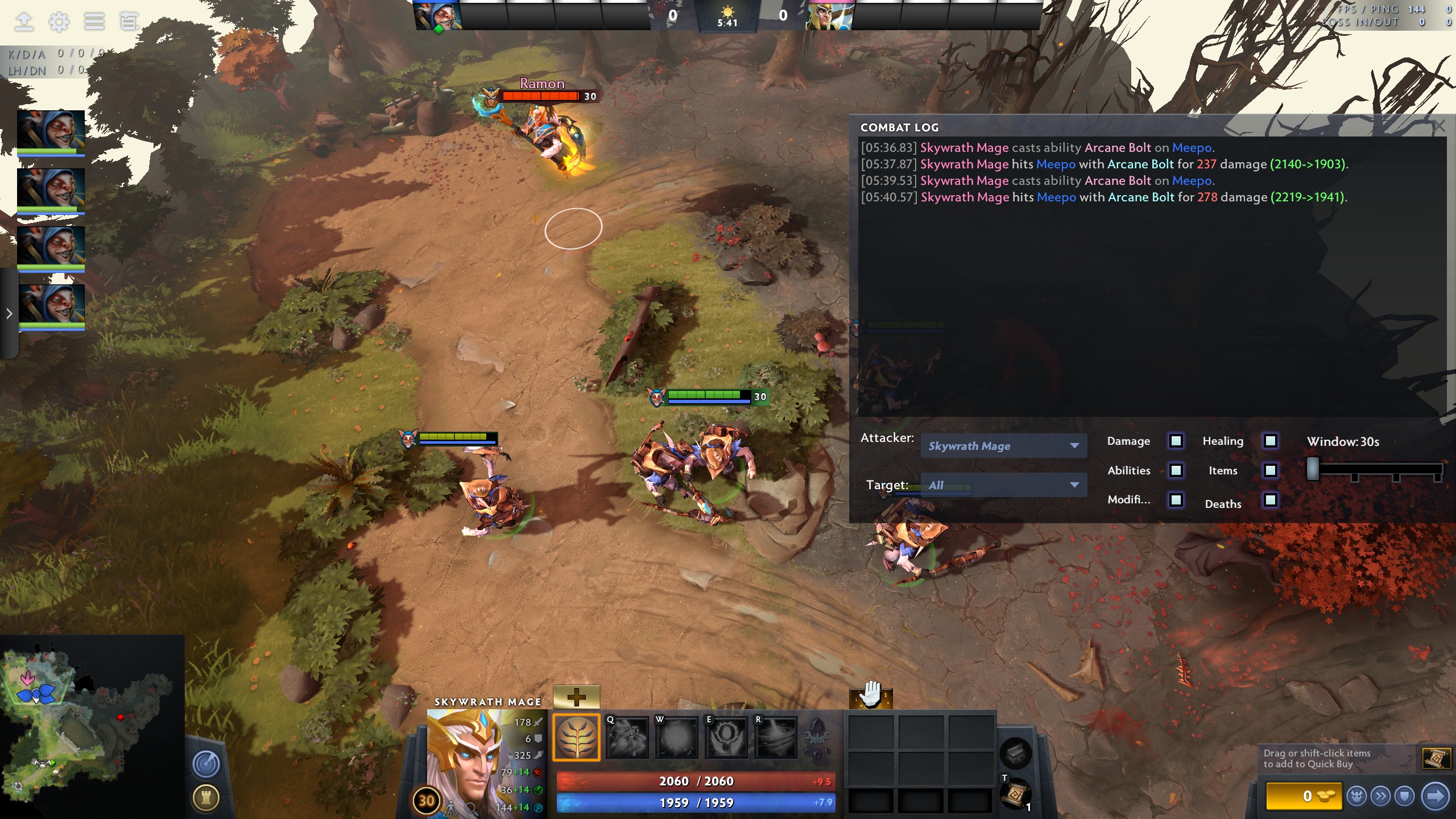Viewport: 1456px width, 819px height.
Task: Open the Attacker dropdown showing Skywrath Mage
Action: [x=1004, y=446]
